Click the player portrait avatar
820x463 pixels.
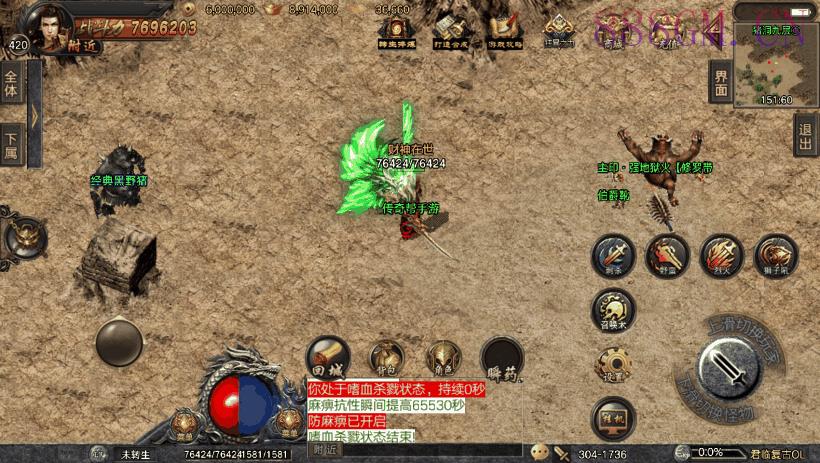point(52,25)
